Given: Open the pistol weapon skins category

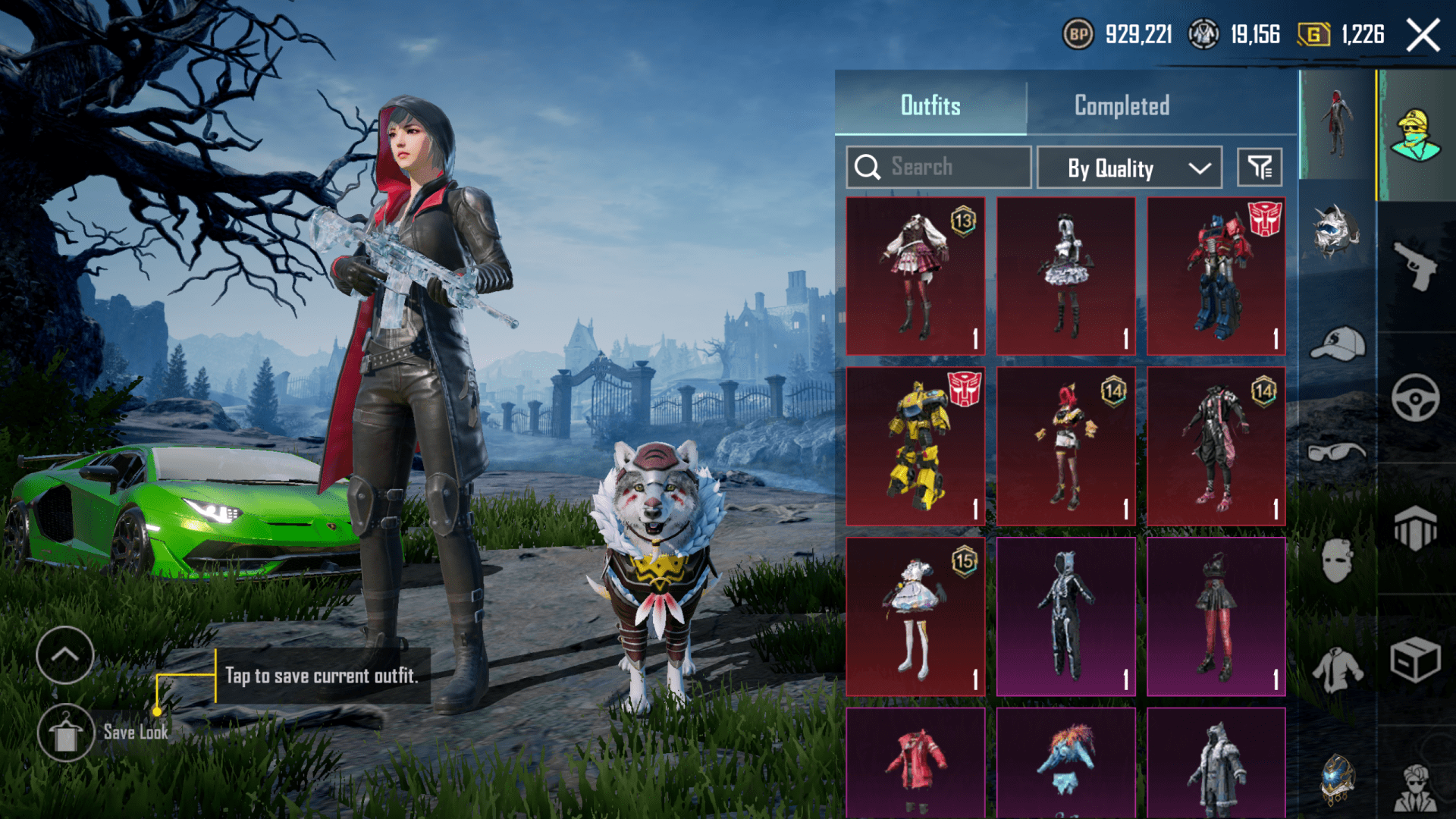Looking at the screenshot, I should [x=1415, y=266].
